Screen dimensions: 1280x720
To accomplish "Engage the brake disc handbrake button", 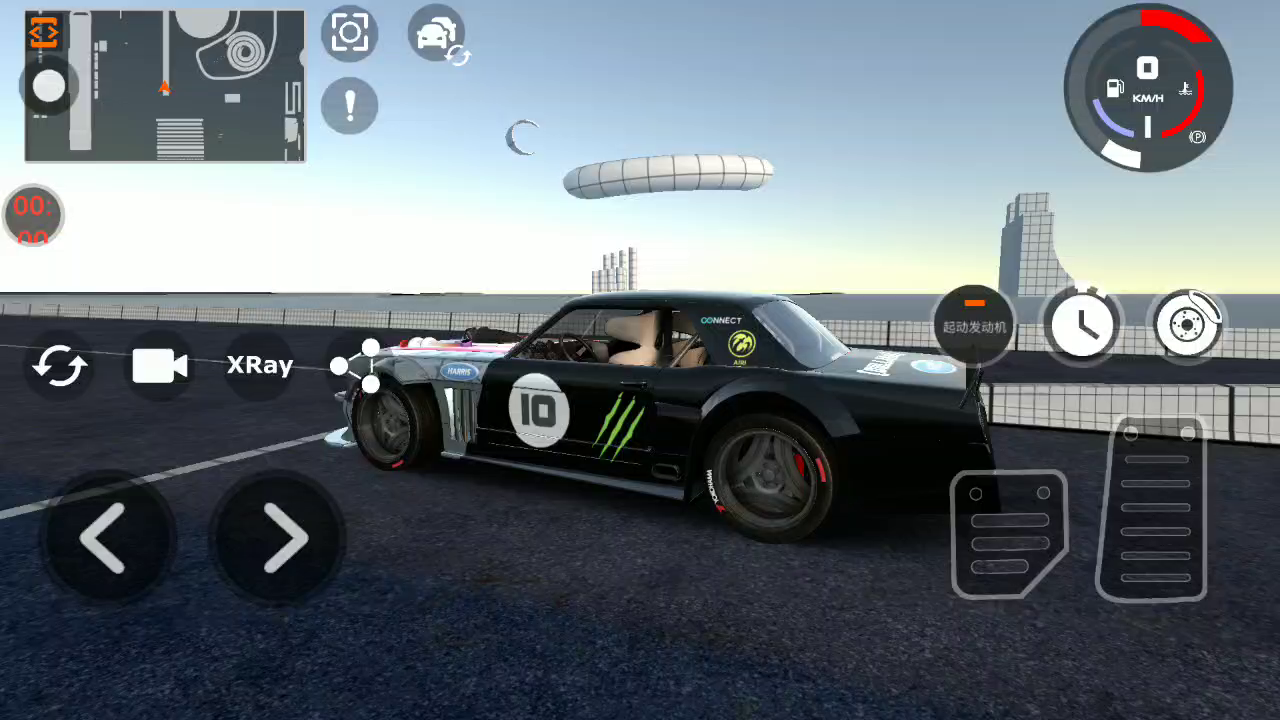I will point(1186,324).
